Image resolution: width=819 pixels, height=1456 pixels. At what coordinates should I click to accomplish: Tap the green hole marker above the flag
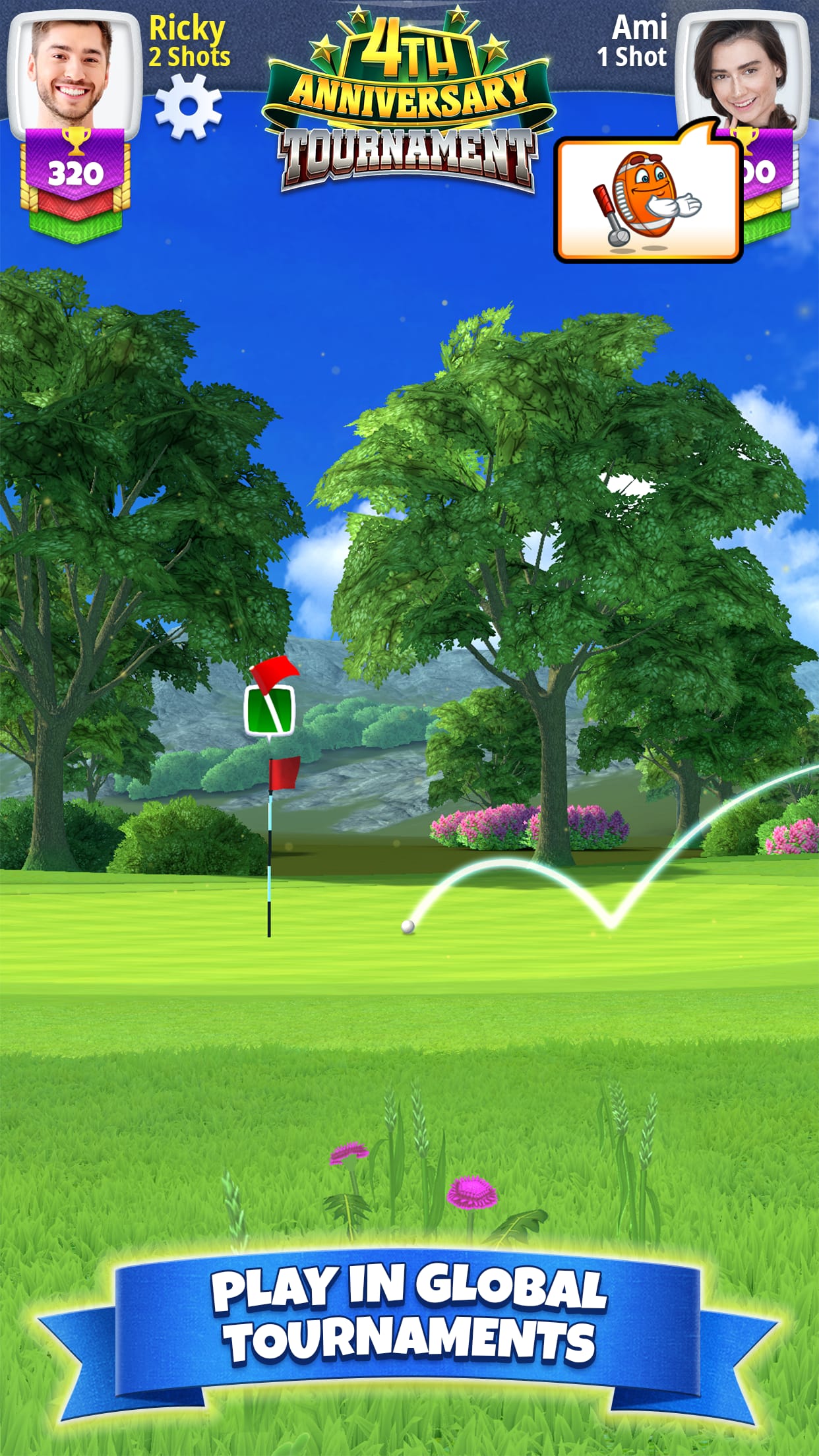pyautogui.click(x=269, y=711)
